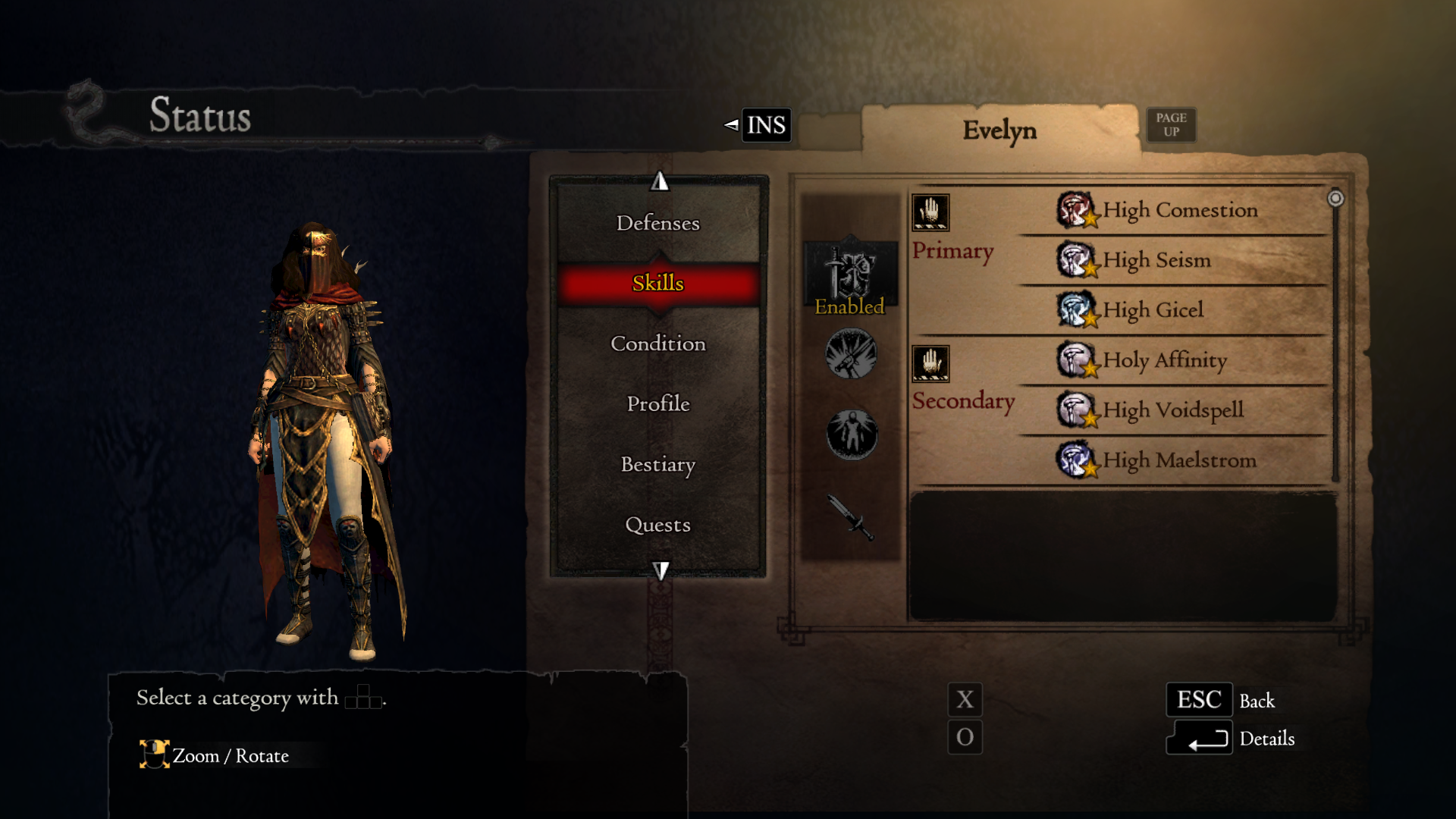Select the High Comestion skill icon
1456x819 pixels.
[1078, 210]
